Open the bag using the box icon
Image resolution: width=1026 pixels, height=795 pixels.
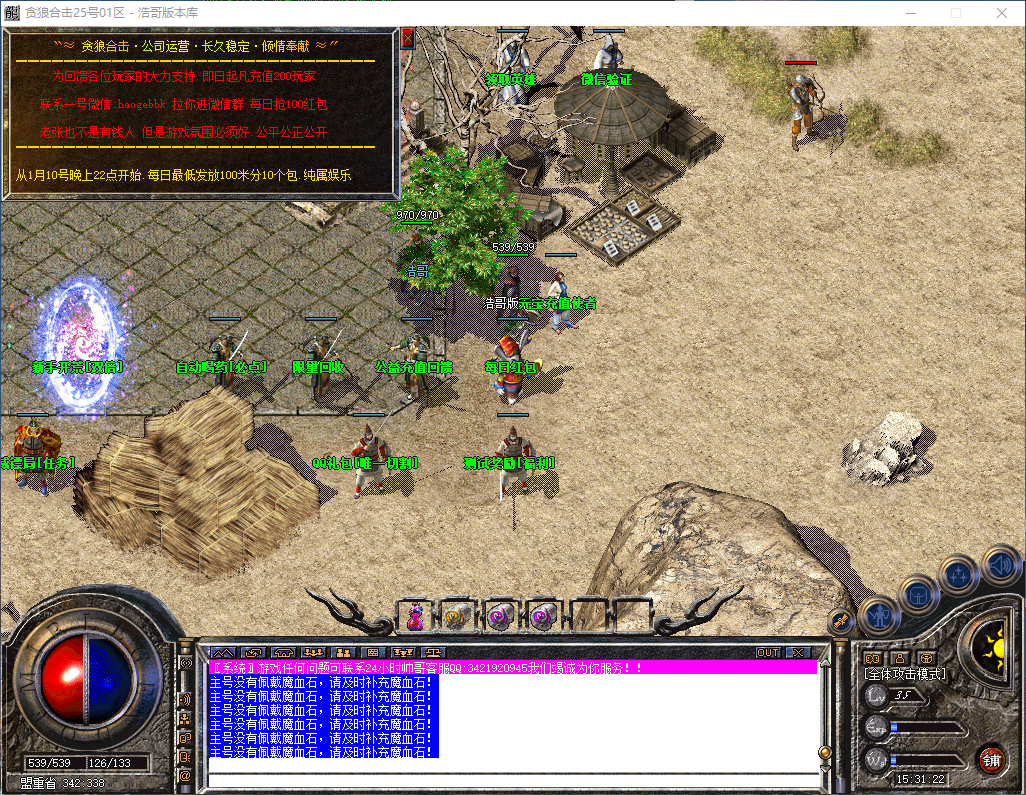[x=919, y=594]
